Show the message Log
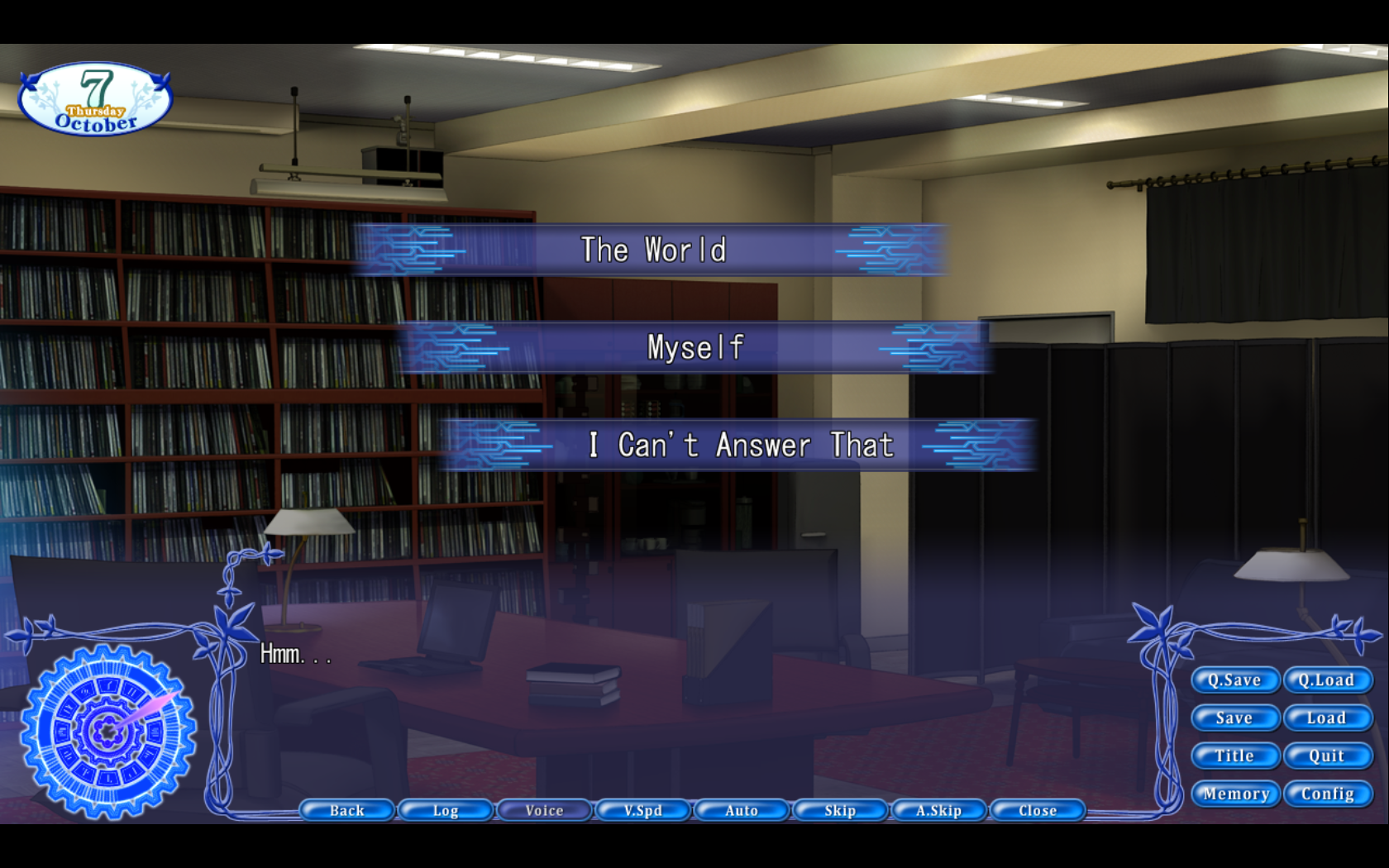1389x868 pixels. click(x=446, y=811)
